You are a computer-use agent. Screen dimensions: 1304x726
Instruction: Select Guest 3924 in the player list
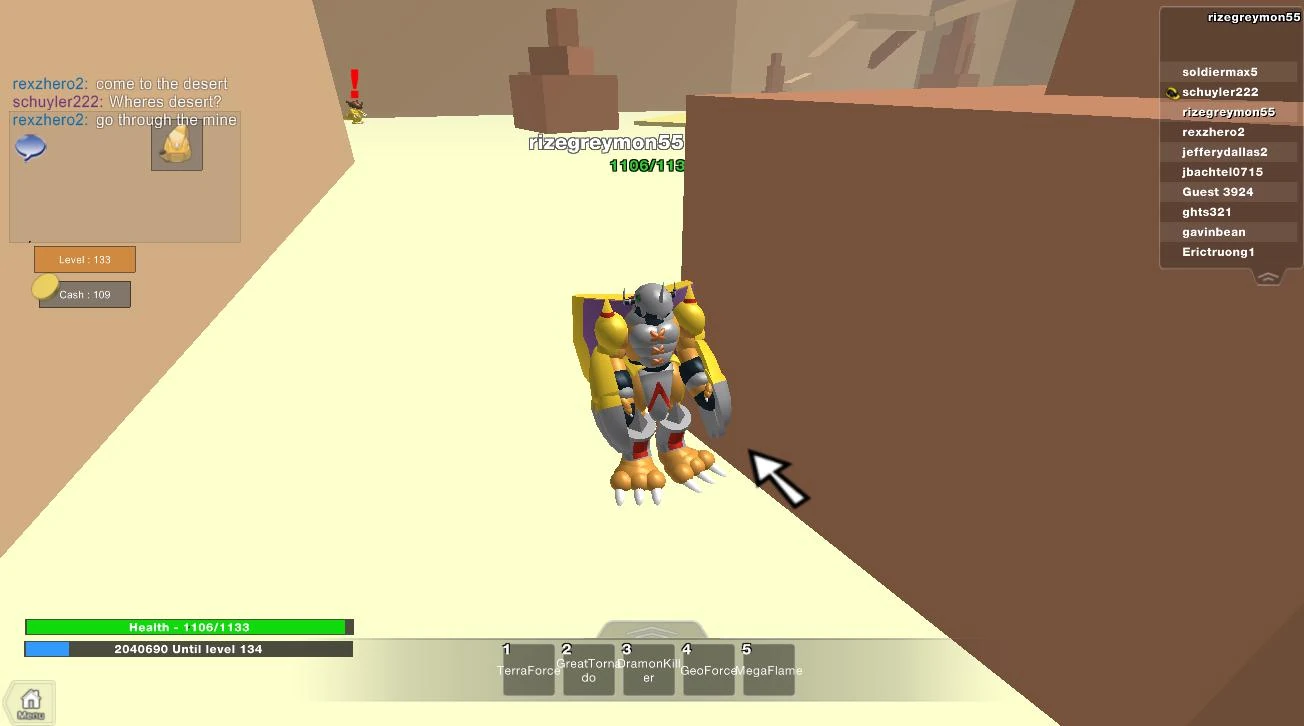coord(1218,191)
